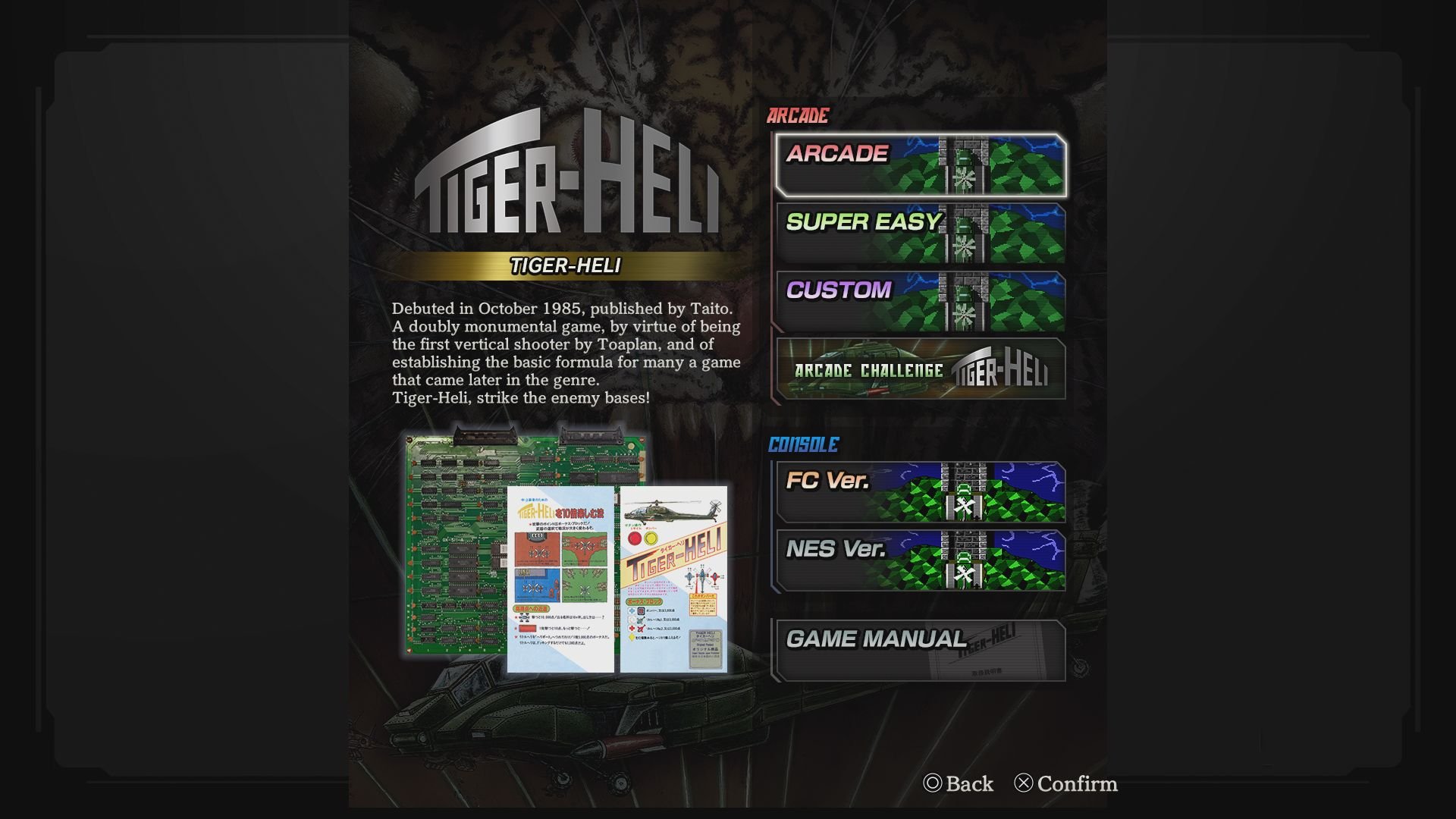Start the ARCADE CHALLENGE mode
The image size is (1456, 819).
920,369
